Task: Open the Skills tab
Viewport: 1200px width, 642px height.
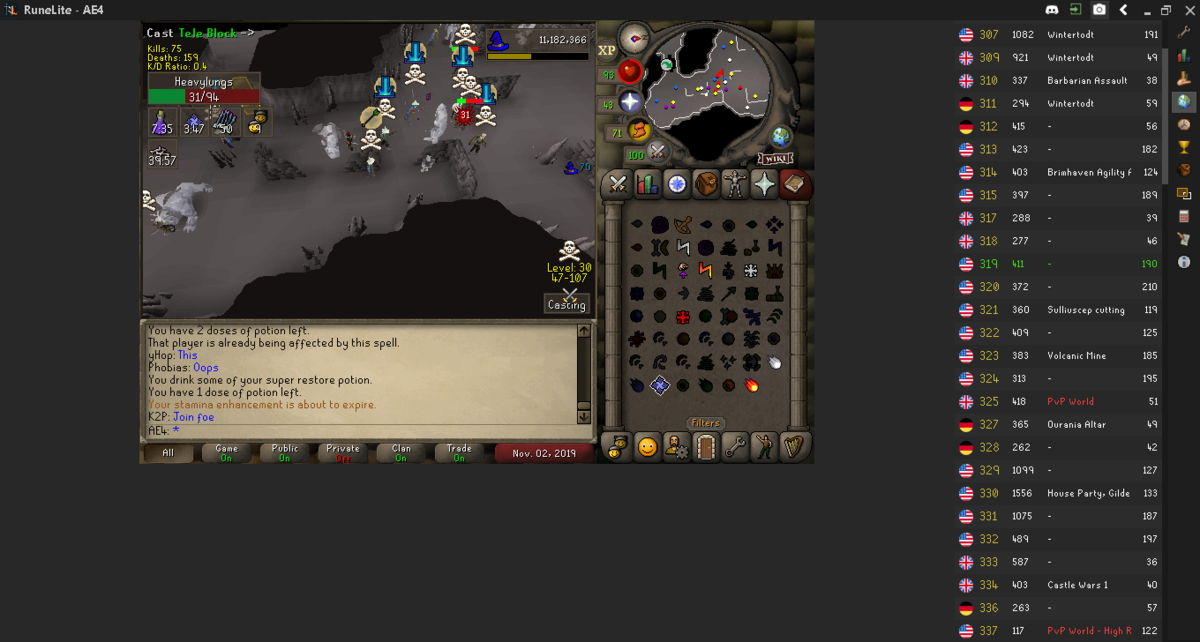Action: [647, 184]
